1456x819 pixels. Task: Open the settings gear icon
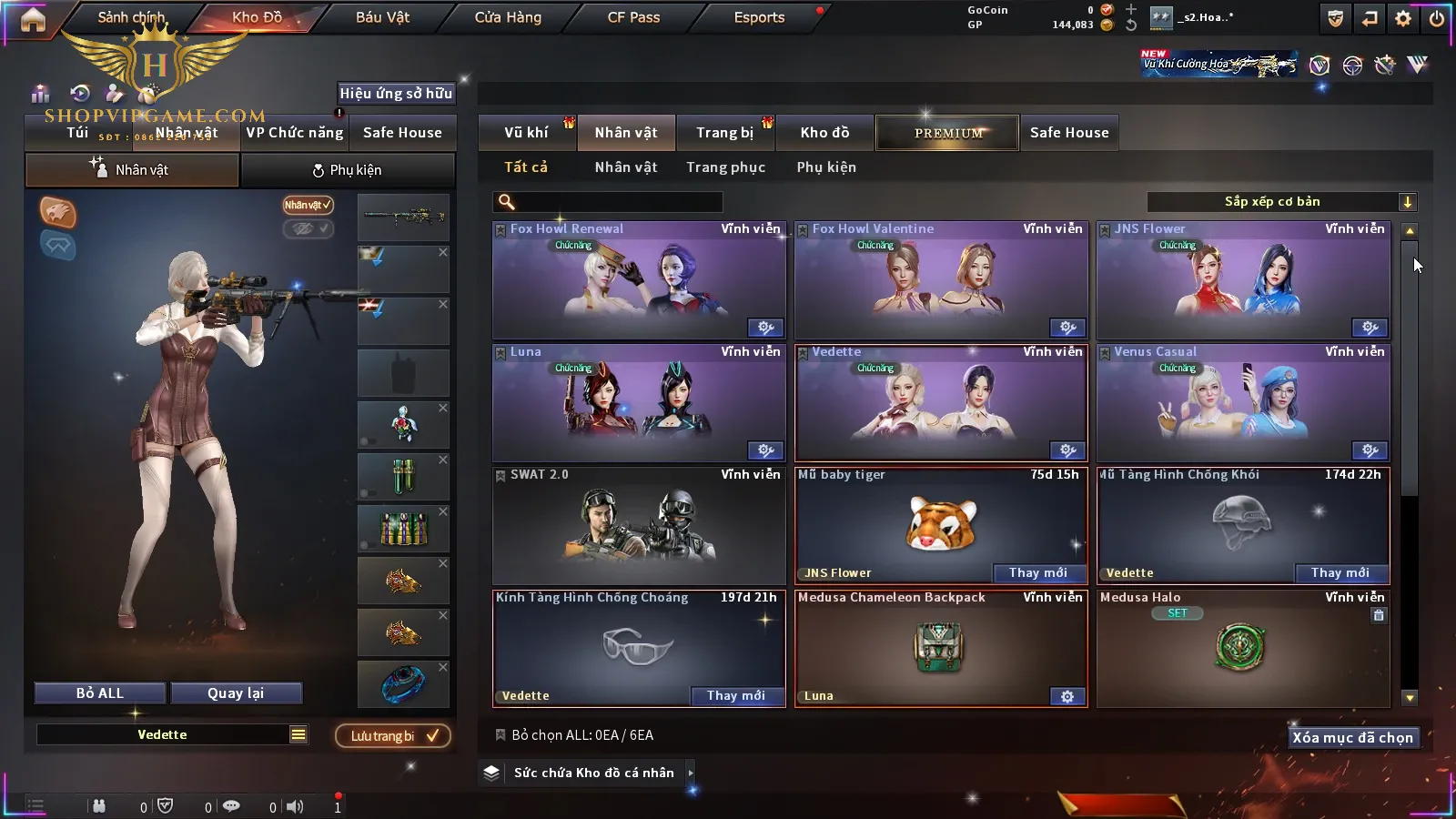tap(1403, 18)
